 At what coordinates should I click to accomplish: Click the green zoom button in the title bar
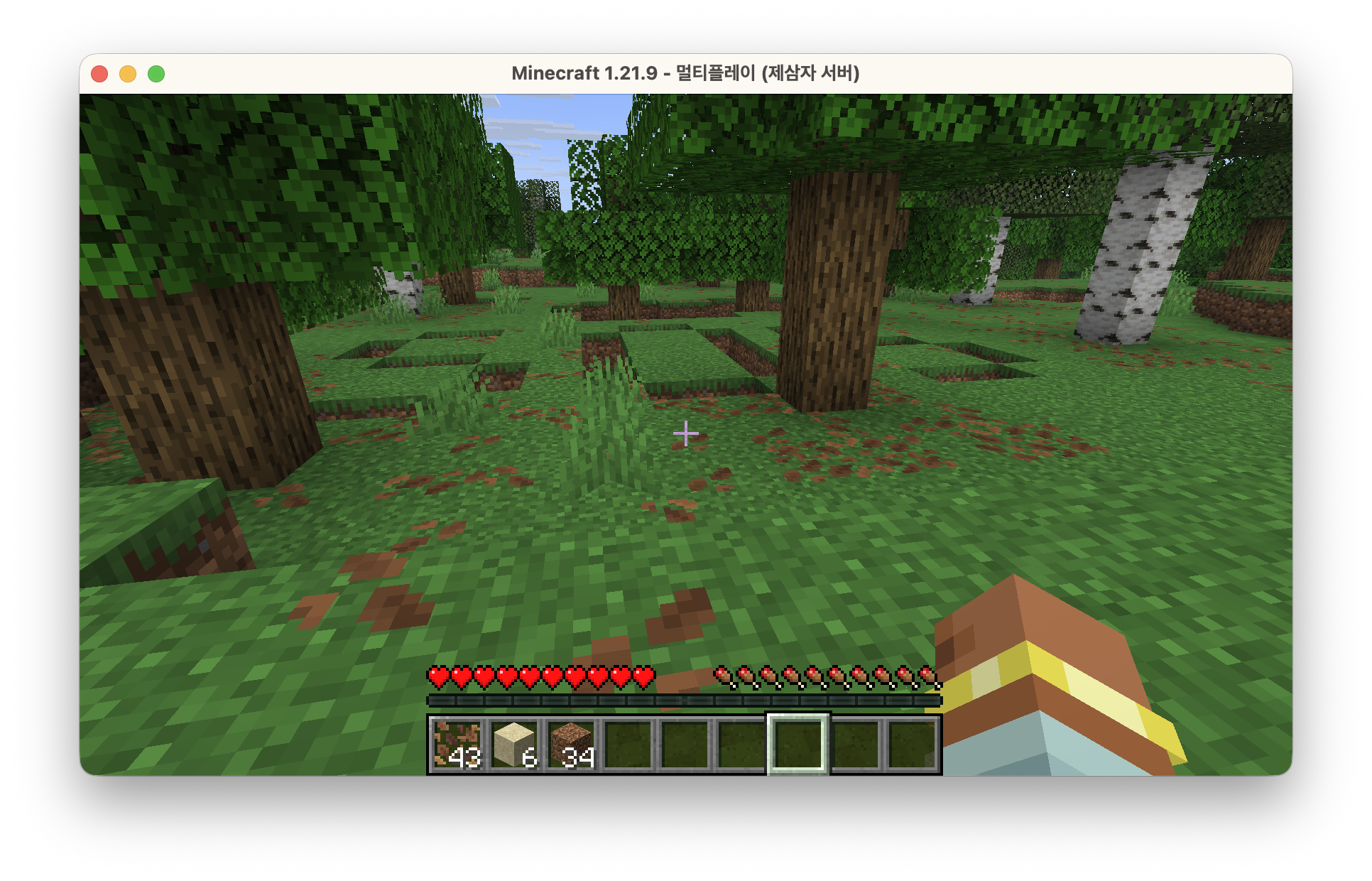pos(156,73)
